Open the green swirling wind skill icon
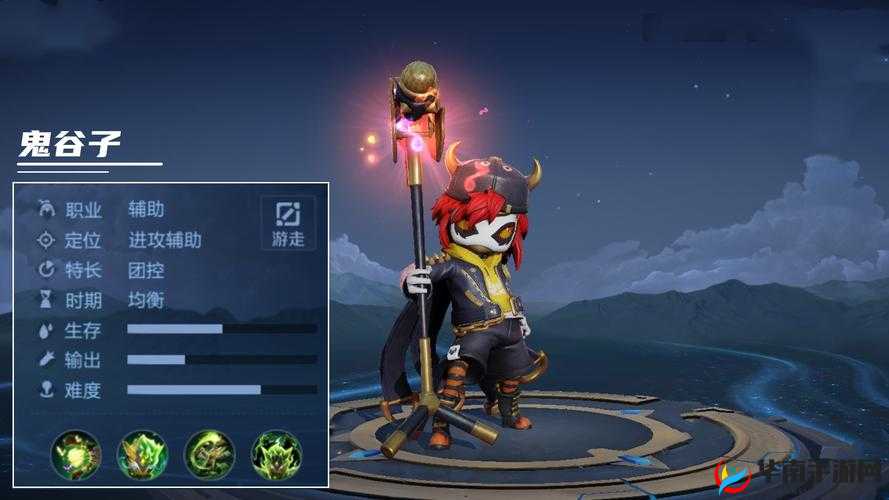Screen dimensions: 889x500 click(x=209, y=455)
